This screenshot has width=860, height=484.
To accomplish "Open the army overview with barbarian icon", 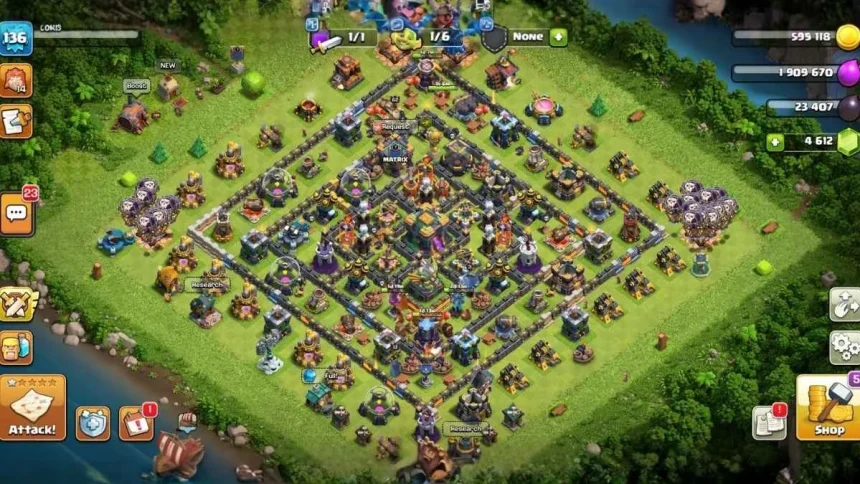I will [x=16, y=347].
